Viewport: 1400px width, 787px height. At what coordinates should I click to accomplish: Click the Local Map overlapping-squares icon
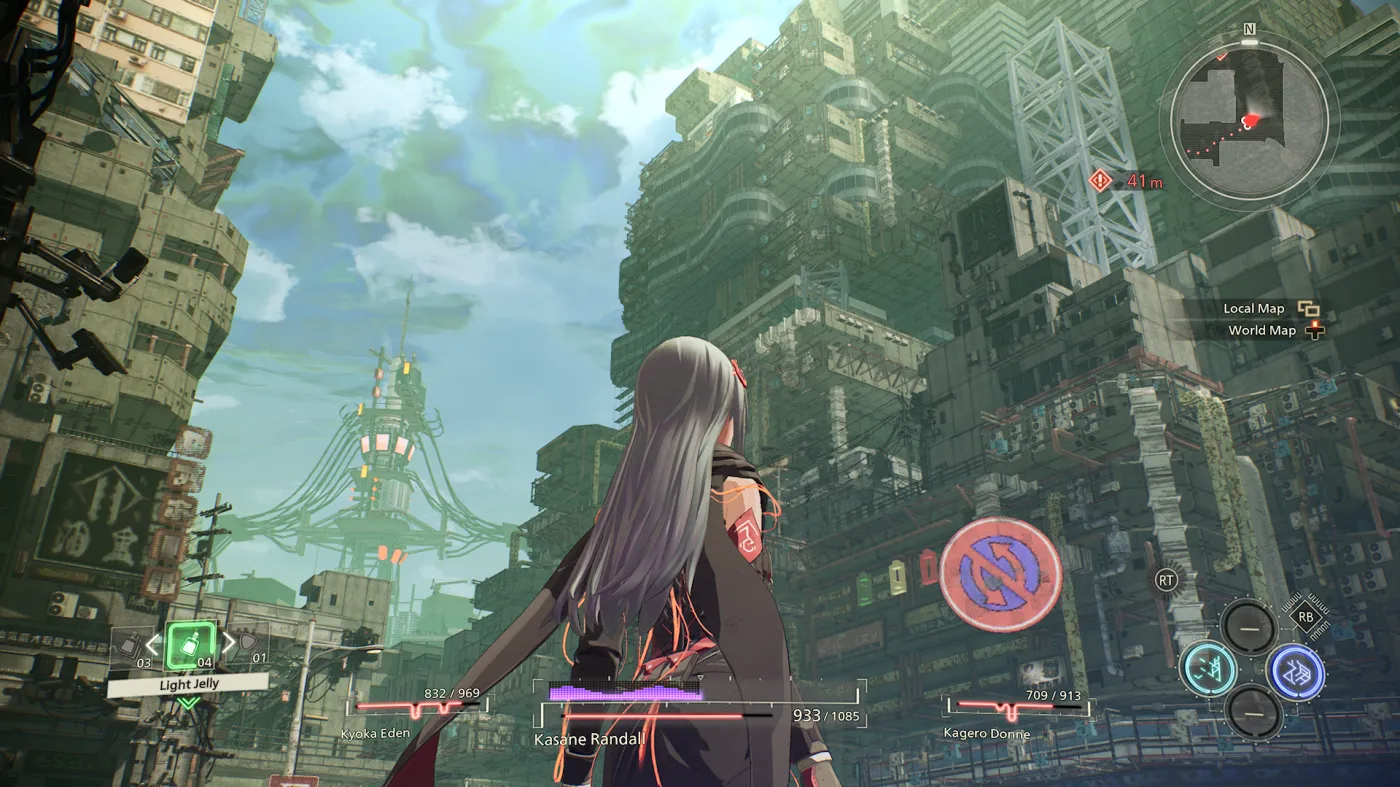pyautogui.click(x=1310, y=308)
